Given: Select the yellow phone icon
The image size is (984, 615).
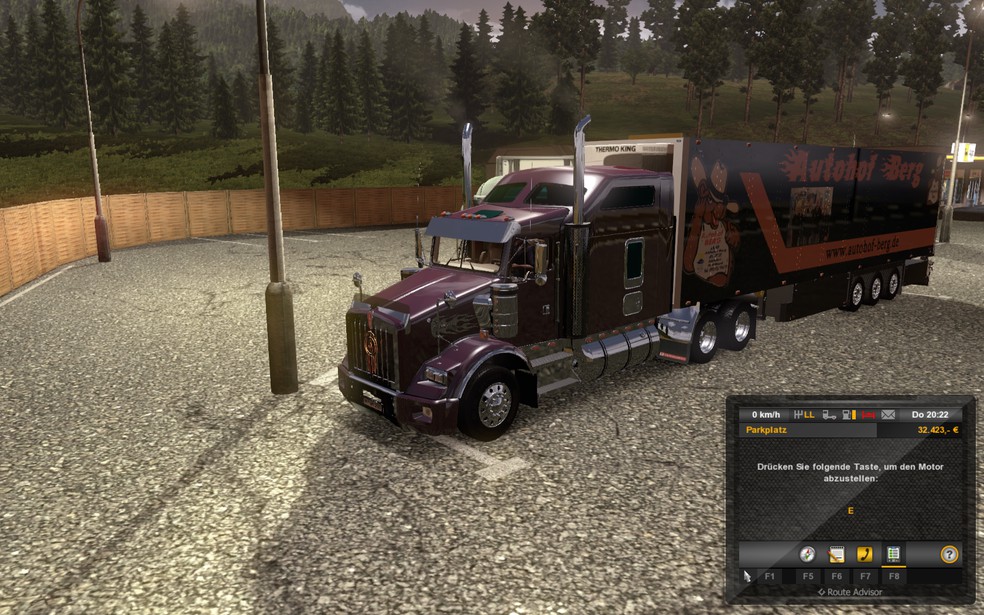Looking at the screenshot, I should pos(865,554).
